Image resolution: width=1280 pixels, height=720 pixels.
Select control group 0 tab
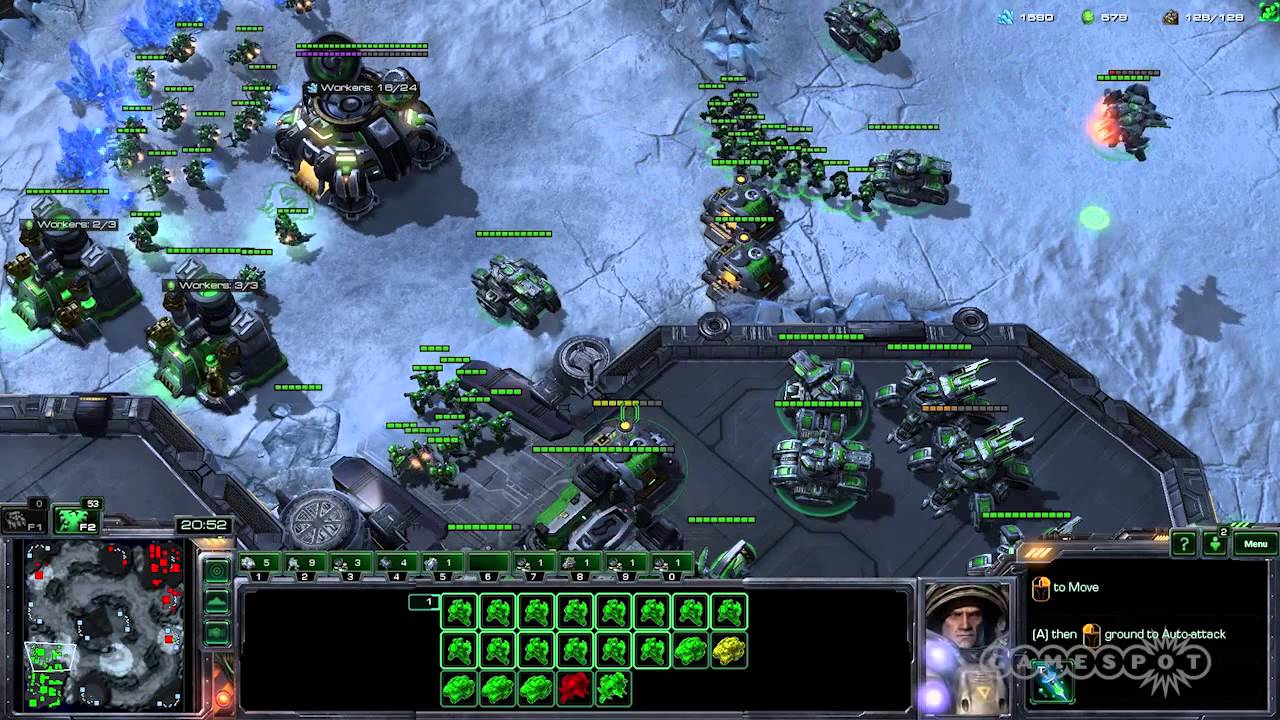pyautogui.click(x=670, y=564)
